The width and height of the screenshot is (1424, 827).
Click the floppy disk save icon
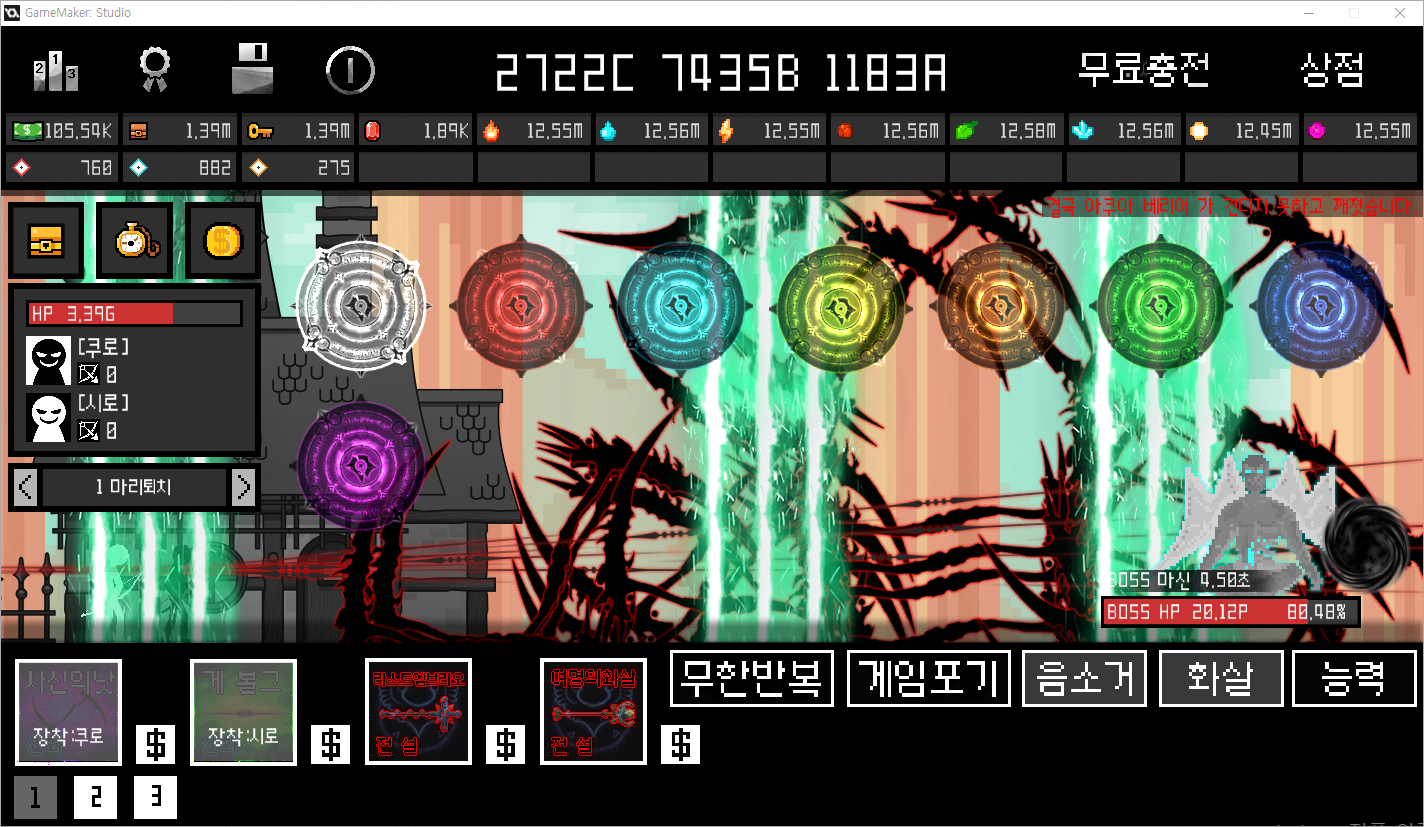coord(253,70)
